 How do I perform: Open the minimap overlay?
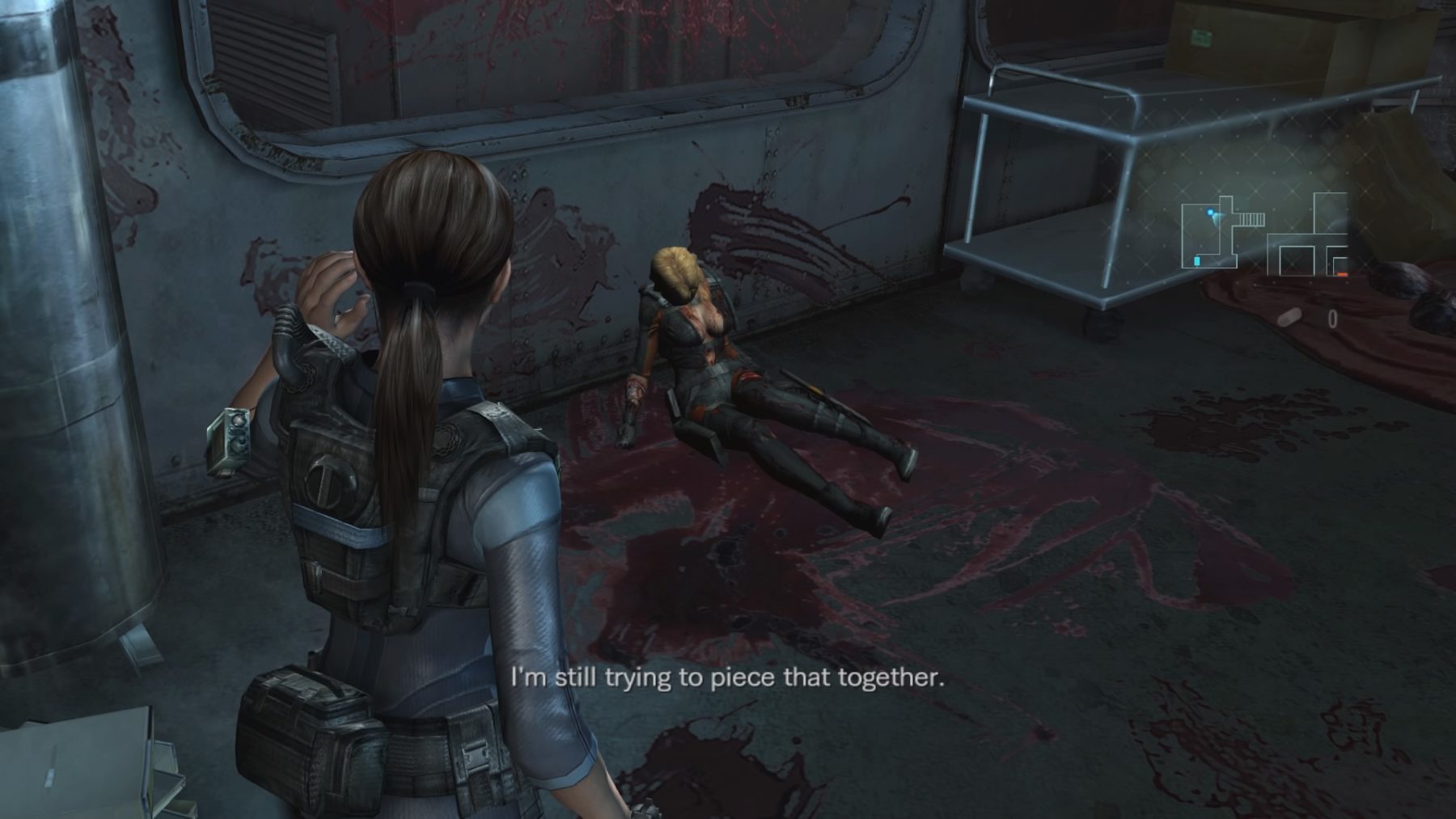[x=1264, y=235]
